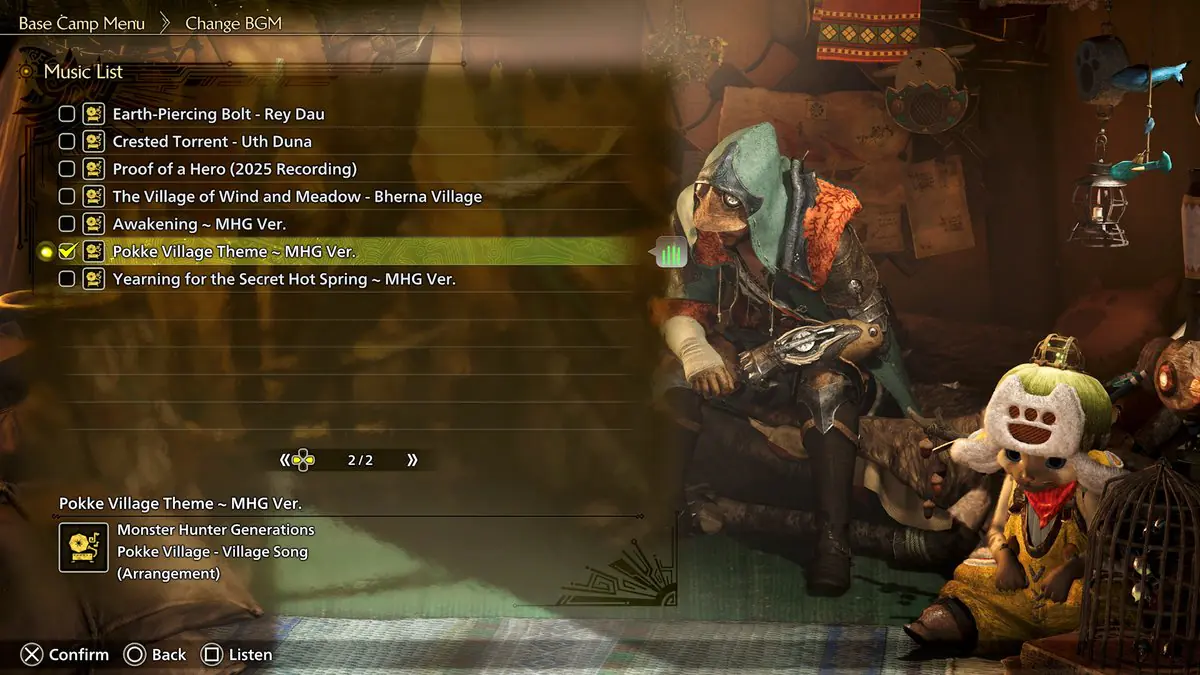Select Yearning for the Secret Hot Spring track
Viewport: 1200px width, 675px height.
(x=284, y=279)
